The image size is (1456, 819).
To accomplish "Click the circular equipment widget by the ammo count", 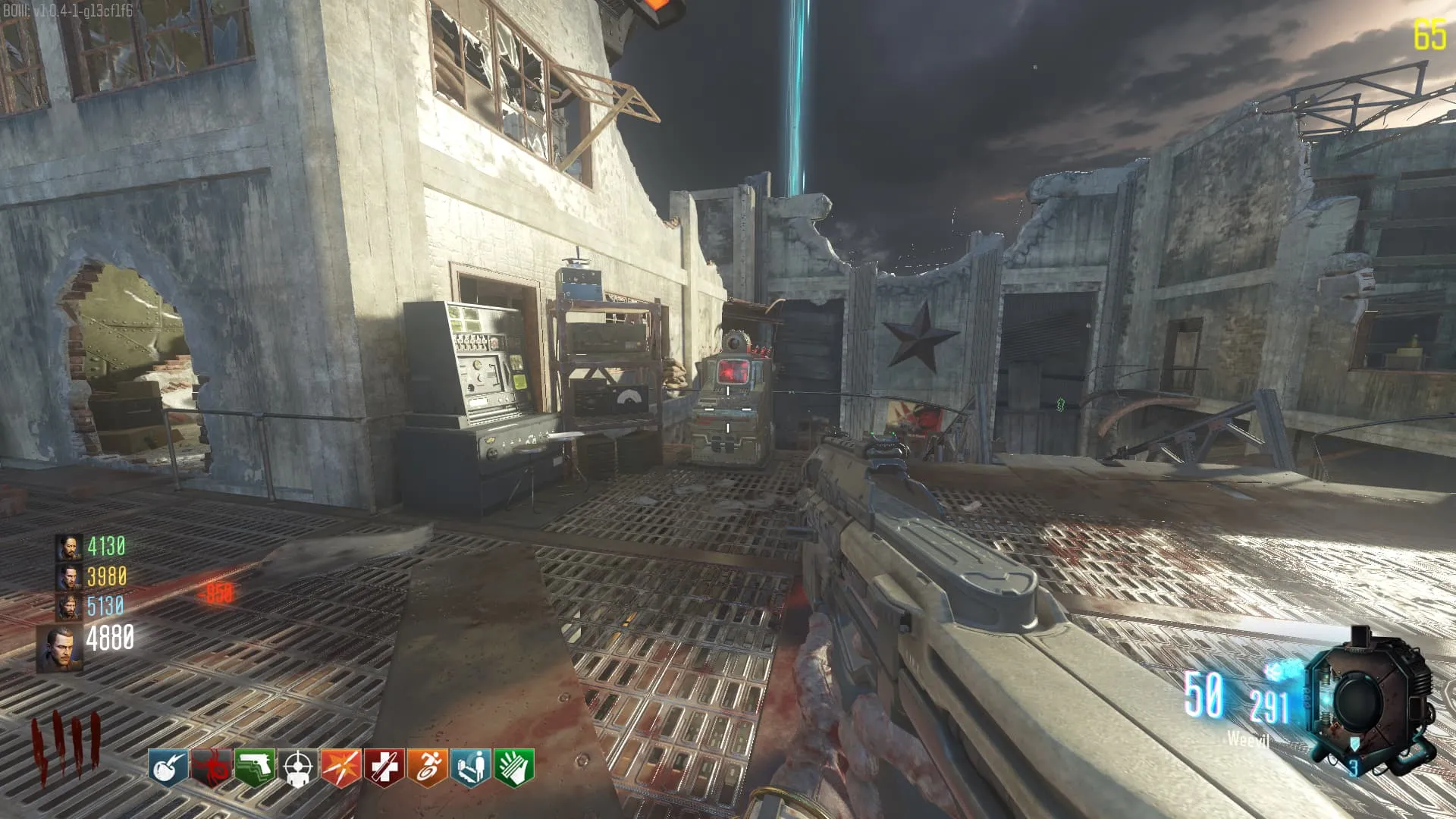I will [1370, 700].
